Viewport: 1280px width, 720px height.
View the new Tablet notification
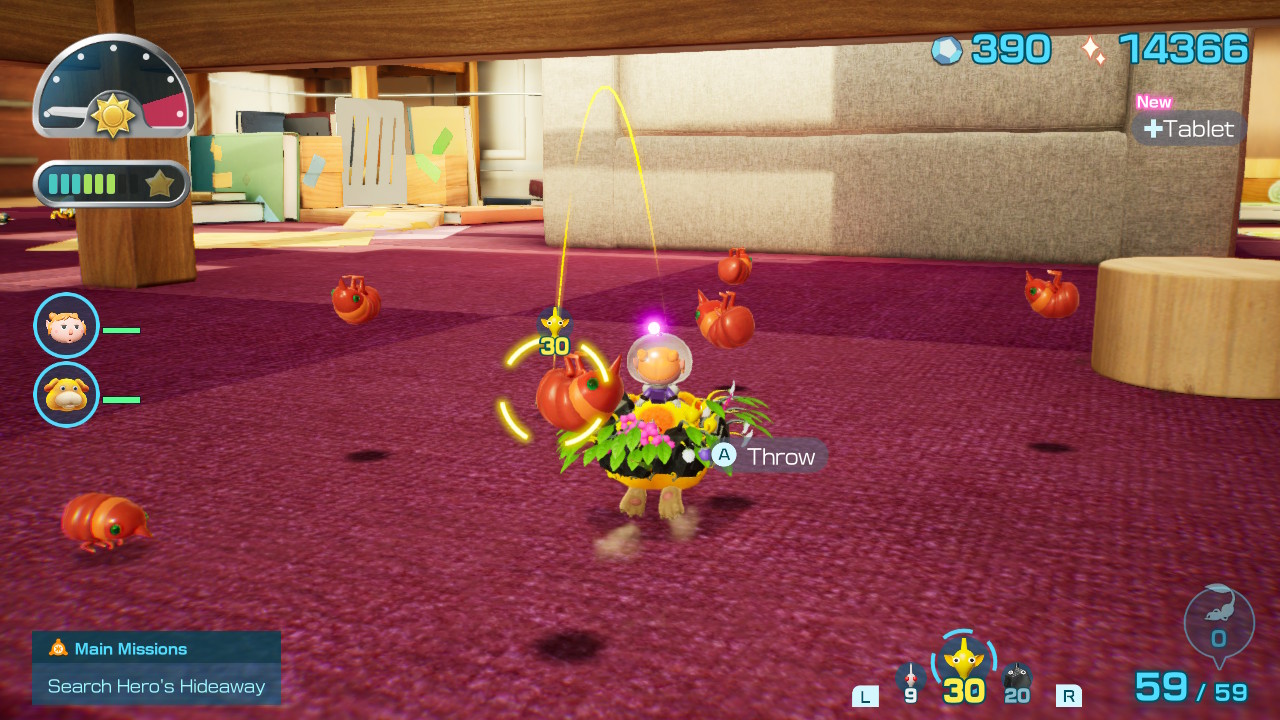point(1189,128)
